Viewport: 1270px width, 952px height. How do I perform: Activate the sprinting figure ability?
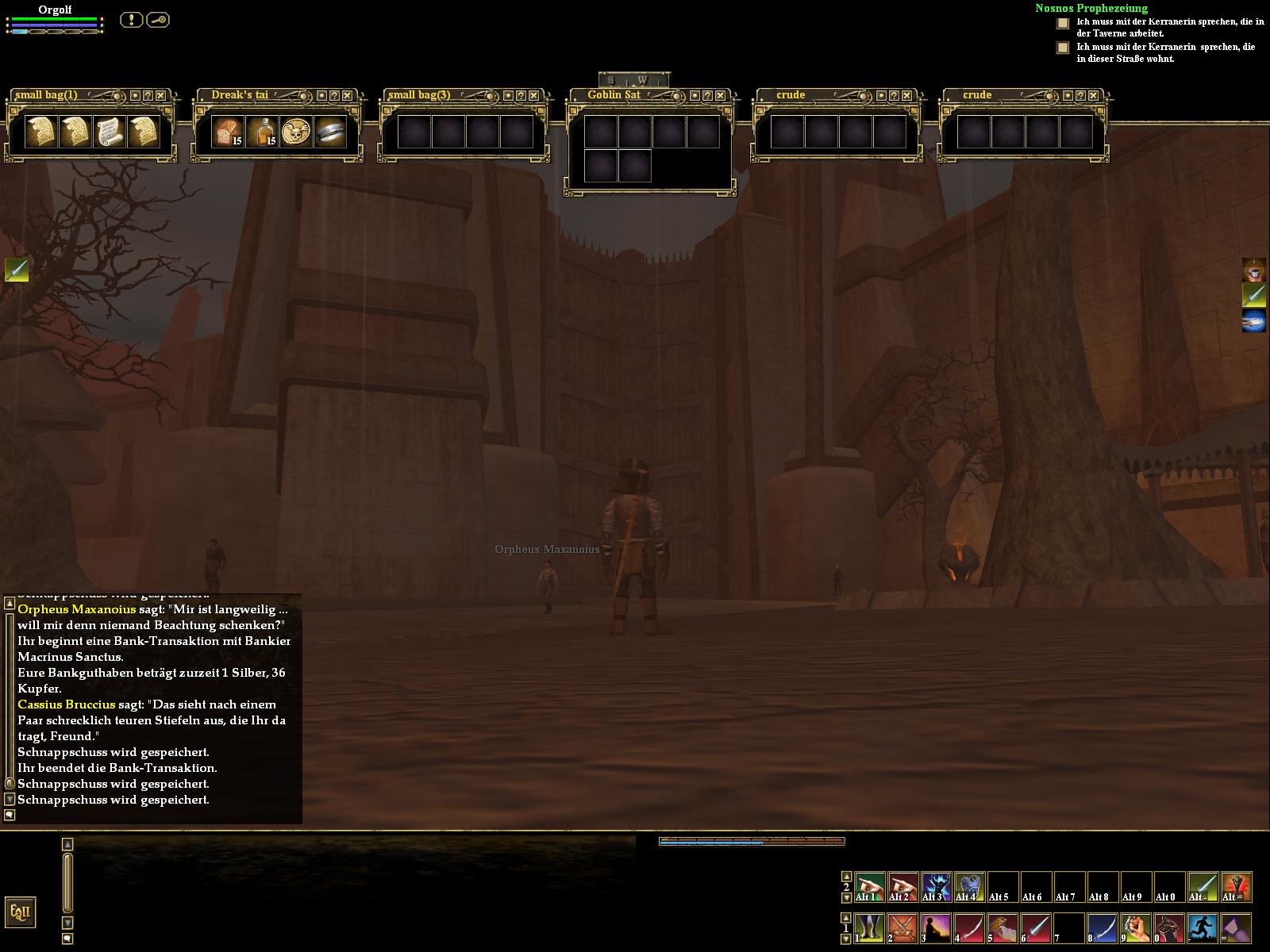[1203, 927]
